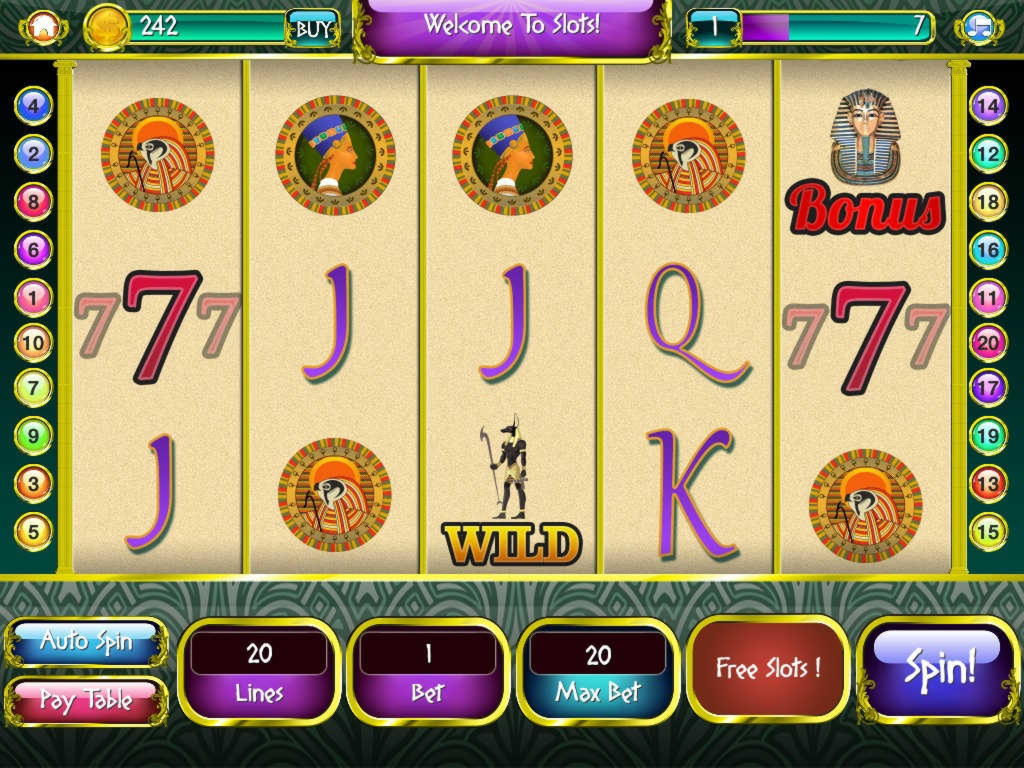The width and height of the screenshot is (1024, 768).
Task: Tap the Free Slots! button
Action: coord(768,668)
